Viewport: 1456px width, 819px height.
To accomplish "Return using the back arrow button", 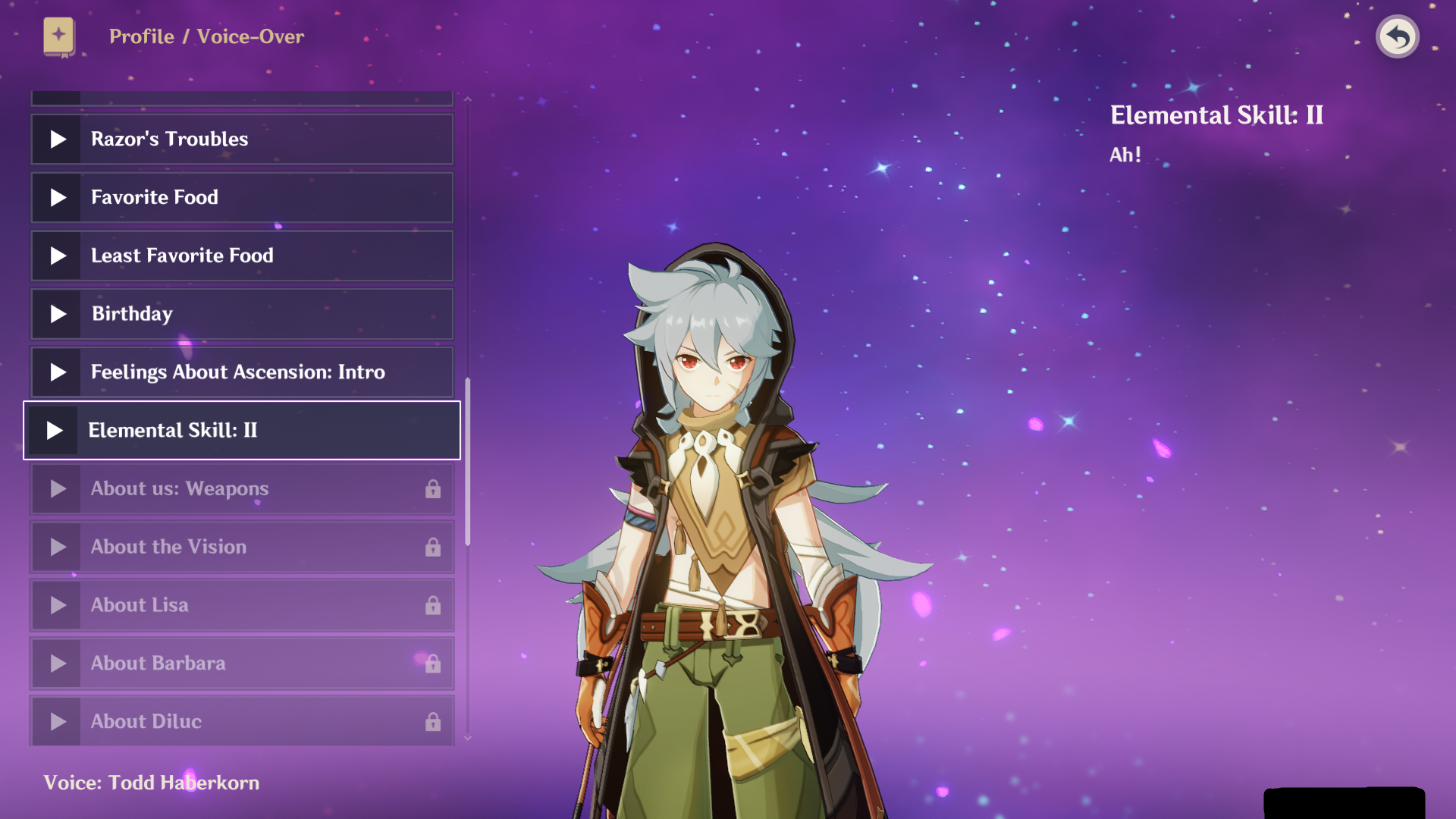I will [1397, 36].
